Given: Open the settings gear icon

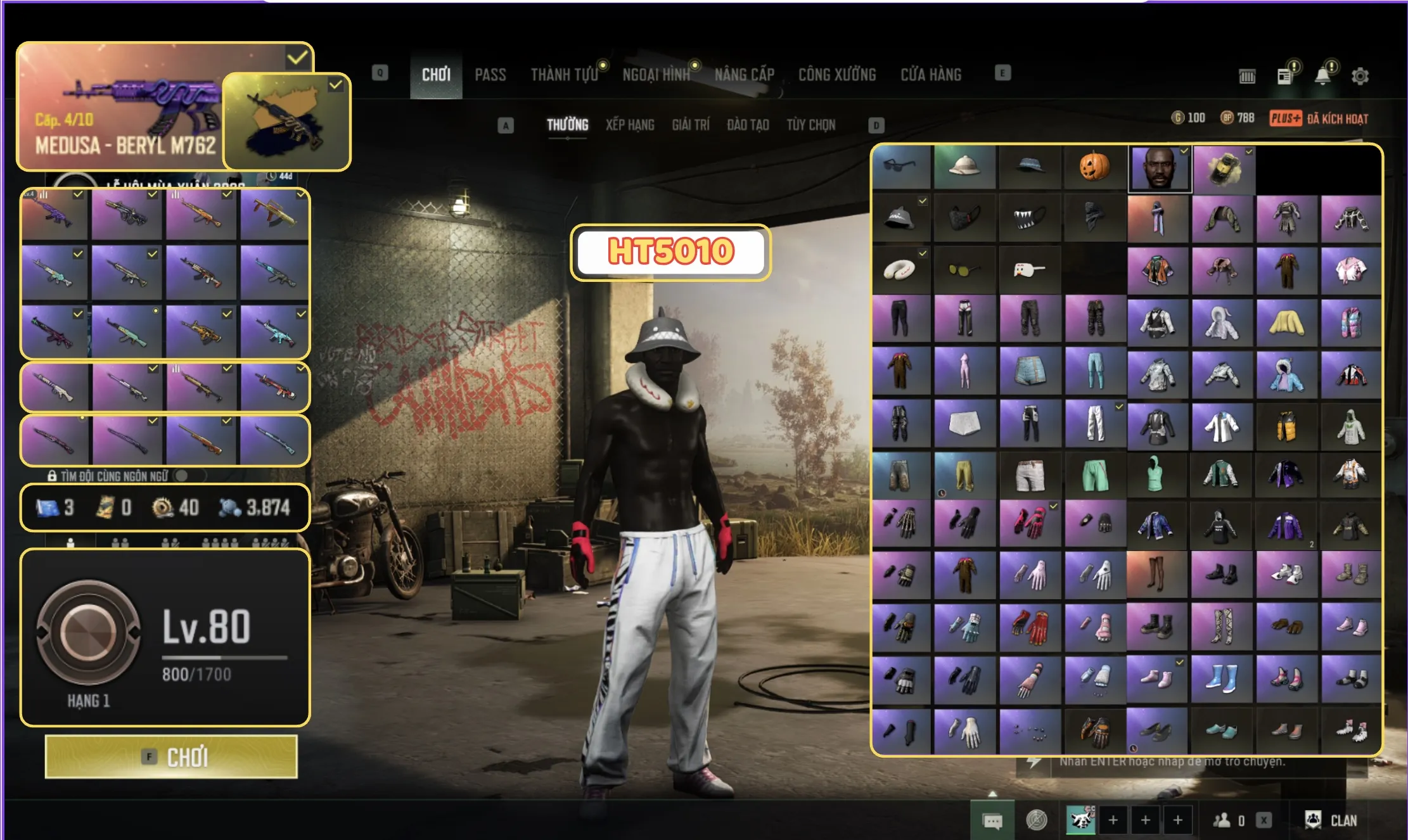Looking at the screenshot, I should 1360,76.
